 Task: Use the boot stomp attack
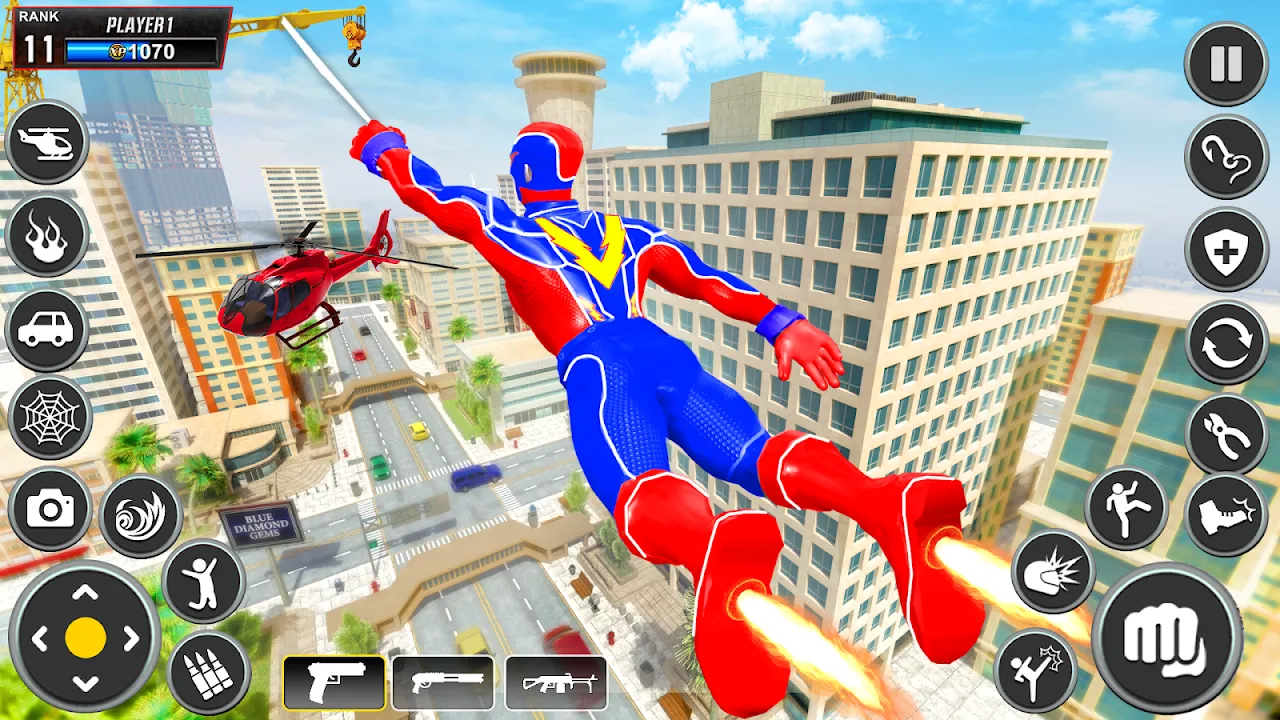pyautogui.click(x=1226, y=515)
